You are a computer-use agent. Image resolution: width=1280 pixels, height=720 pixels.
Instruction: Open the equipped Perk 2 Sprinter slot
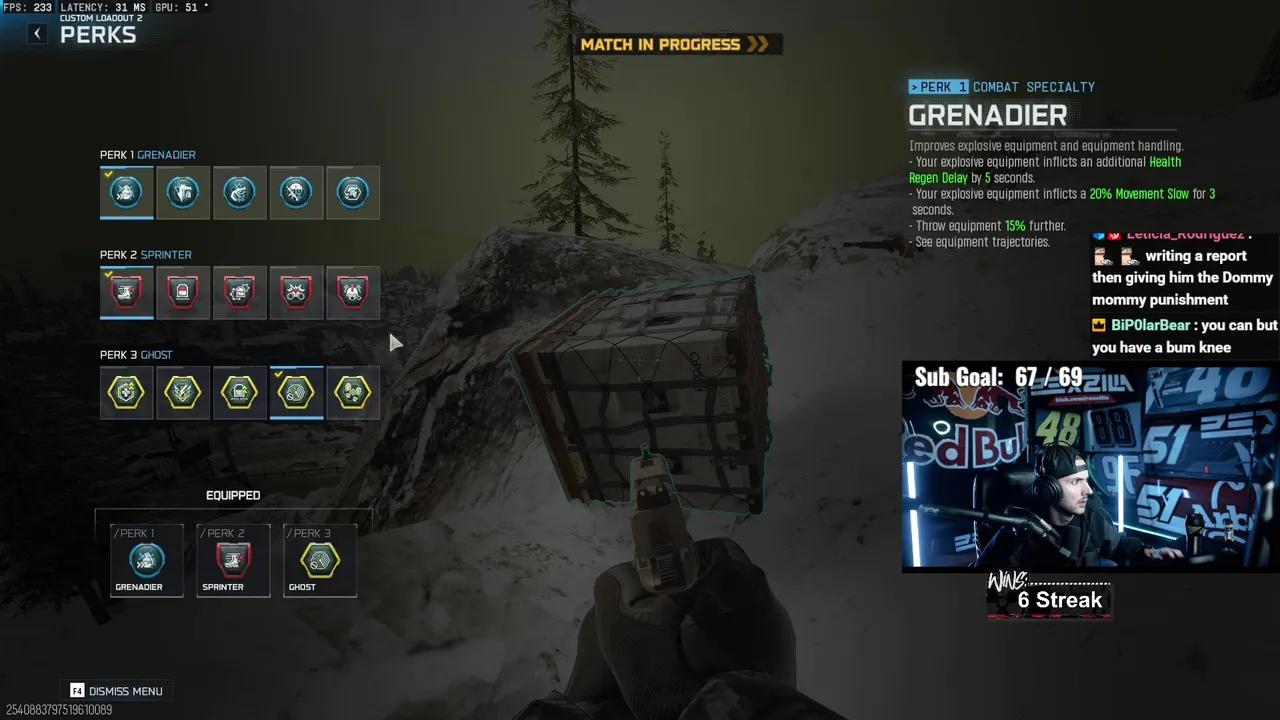233,561
